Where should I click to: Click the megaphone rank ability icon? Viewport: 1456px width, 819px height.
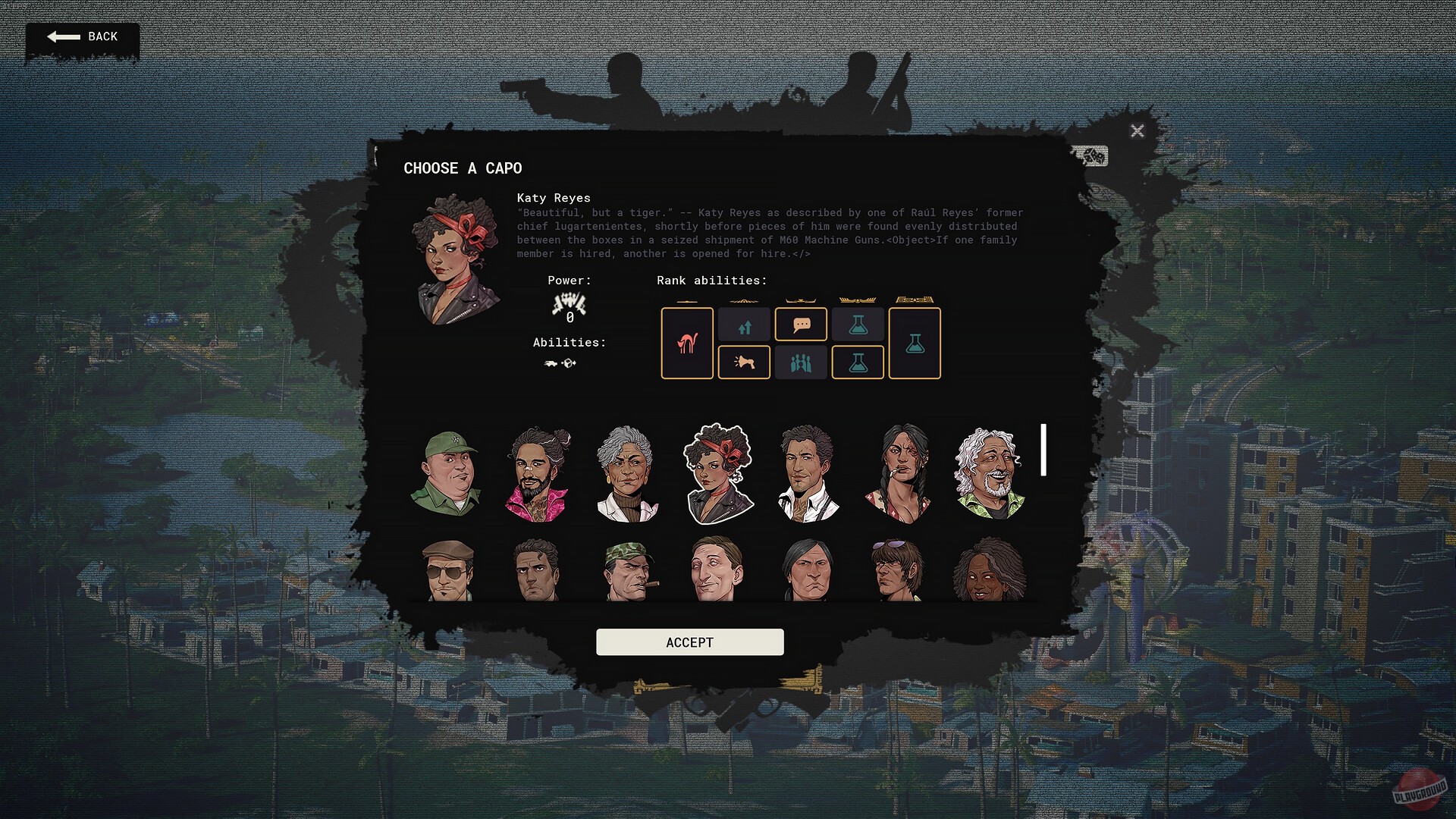[744, 362]
